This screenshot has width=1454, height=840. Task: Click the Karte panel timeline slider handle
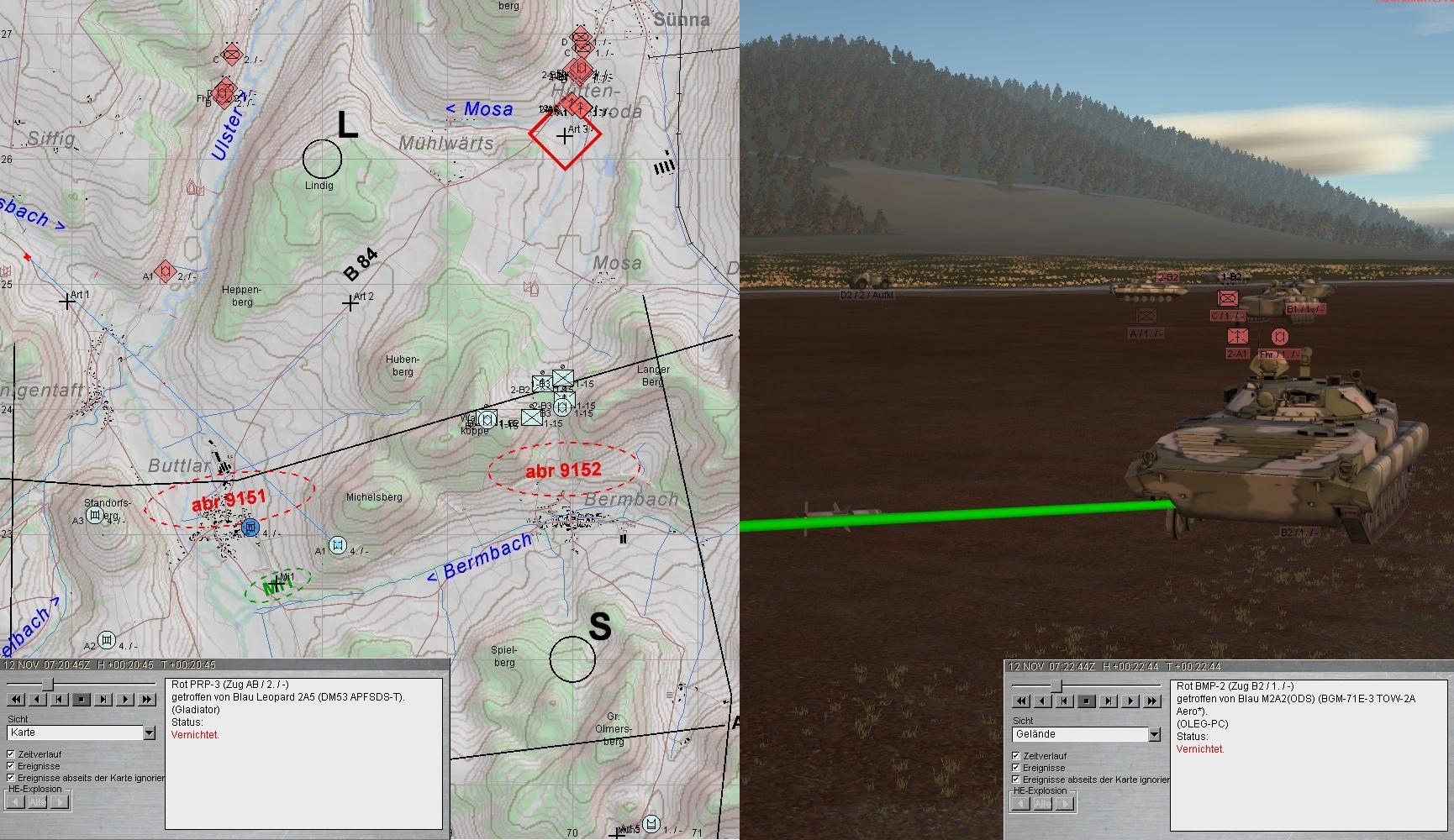click(x=49, y=685)
